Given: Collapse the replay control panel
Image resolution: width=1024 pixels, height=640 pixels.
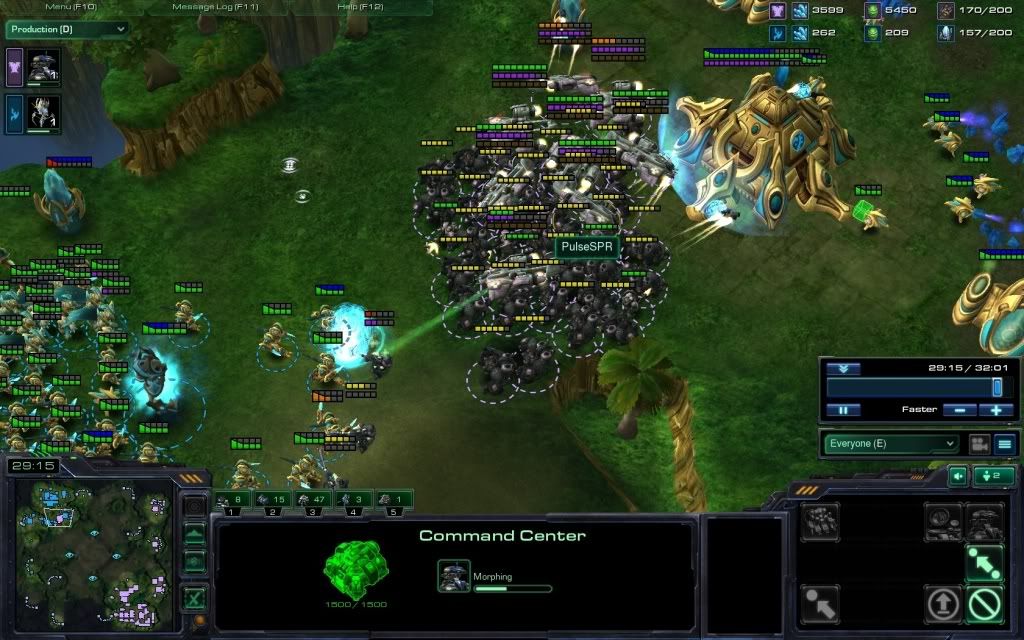Looking at the screenshot, I should click(x=843, y=368).
